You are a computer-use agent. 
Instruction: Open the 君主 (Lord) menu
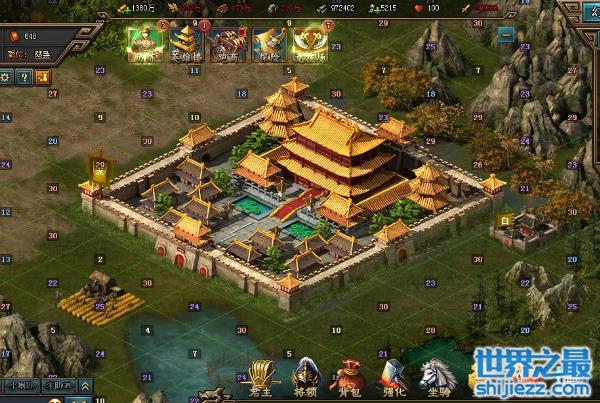(x=262, y=377)
